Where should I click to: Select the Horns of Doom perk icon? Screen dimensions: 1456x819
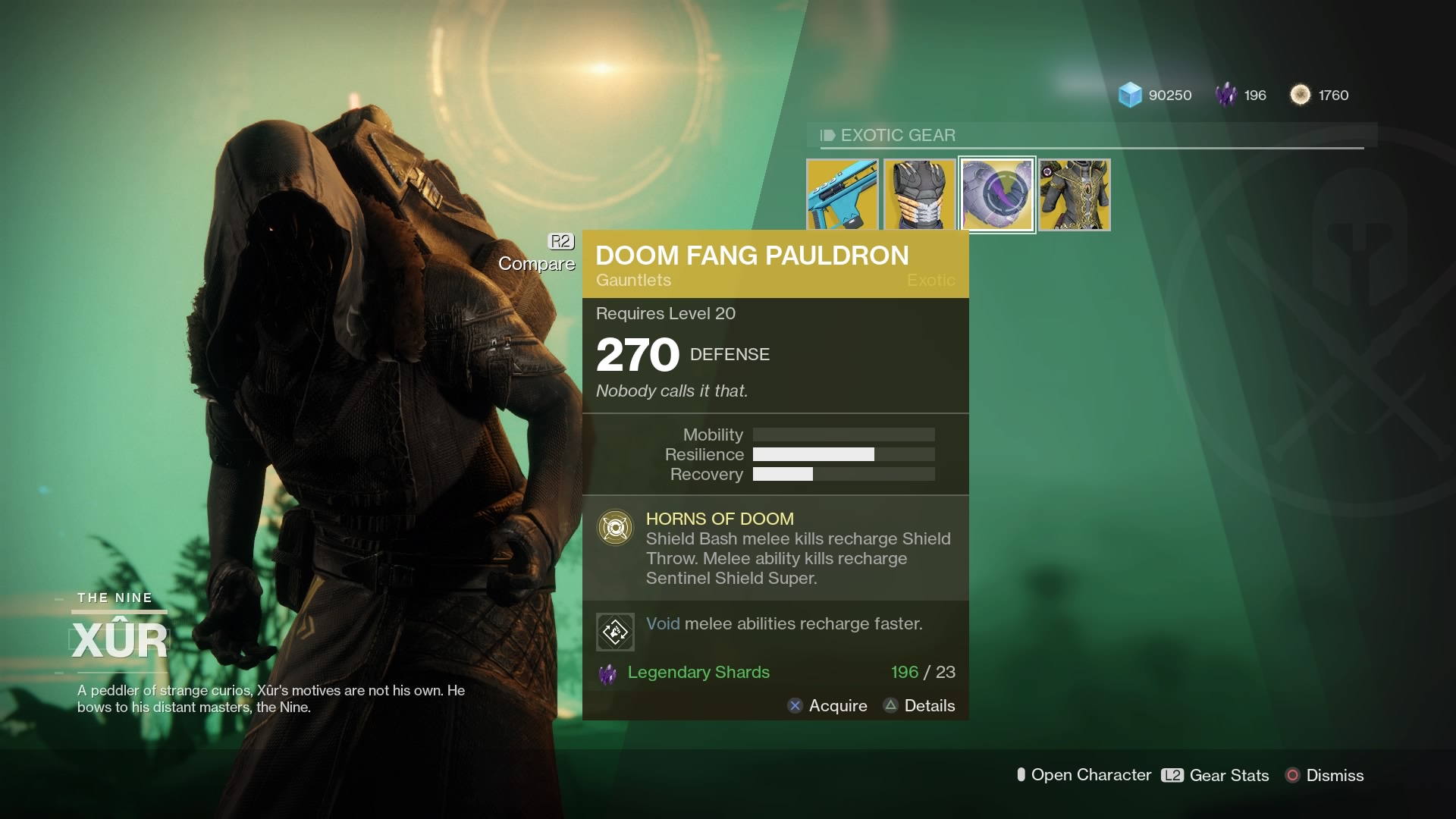(x=616, y=527)
